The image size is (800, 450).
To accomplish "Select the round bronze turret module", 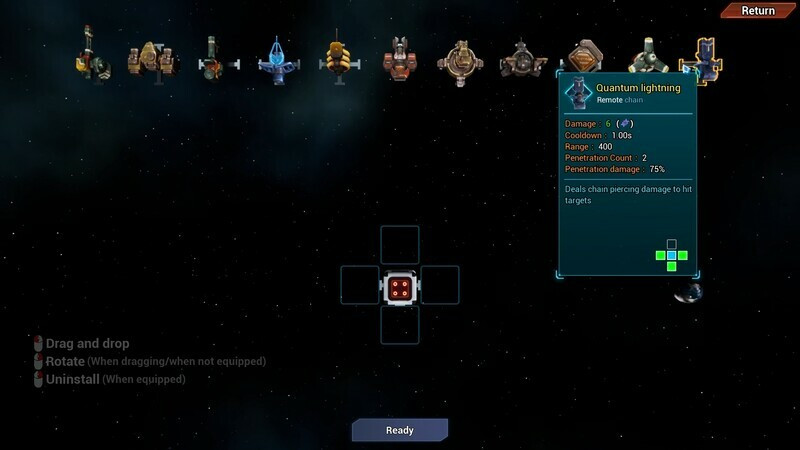I will 461,60.
